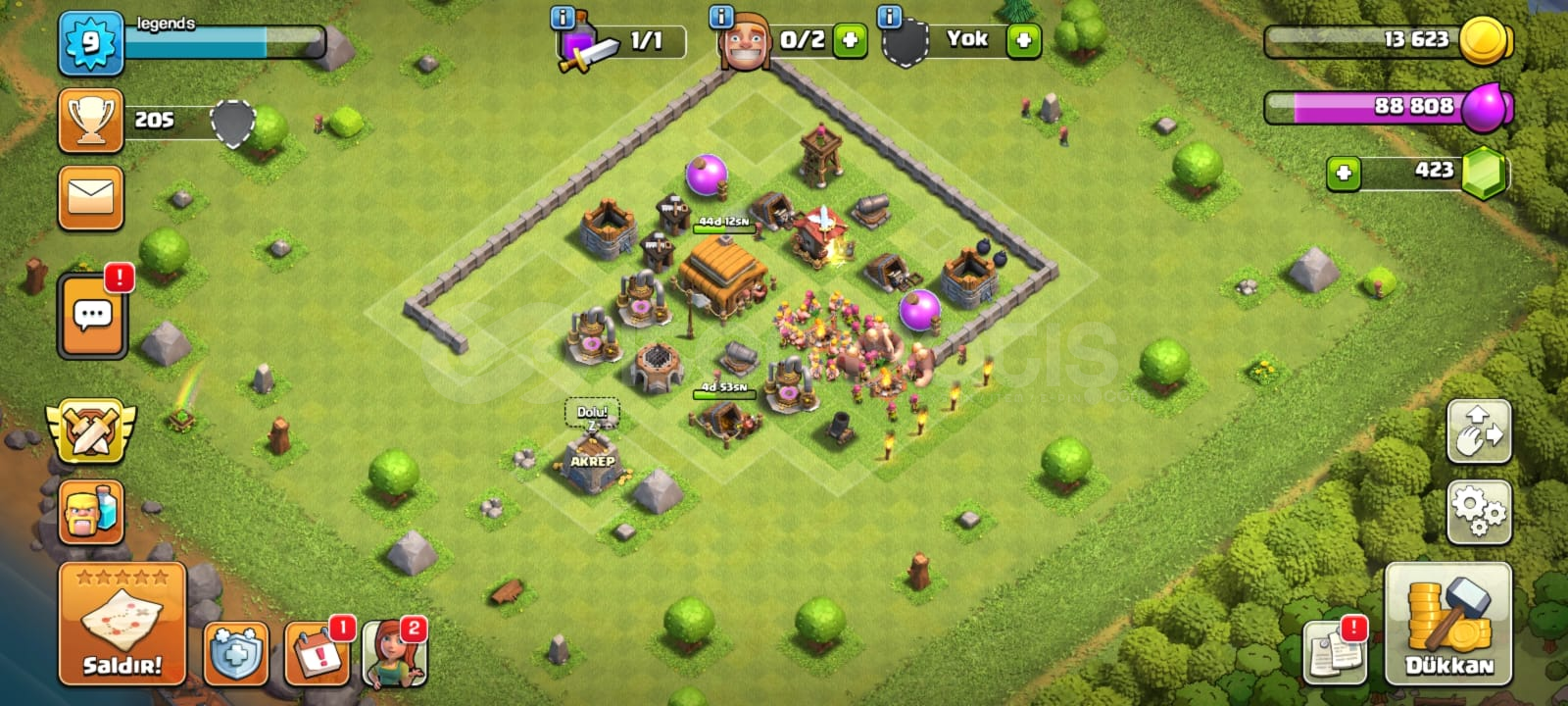Open builder boost menu via builder icon
Image resolution: width=1568 pixels, height=706 pixels.
coord(91,514)
